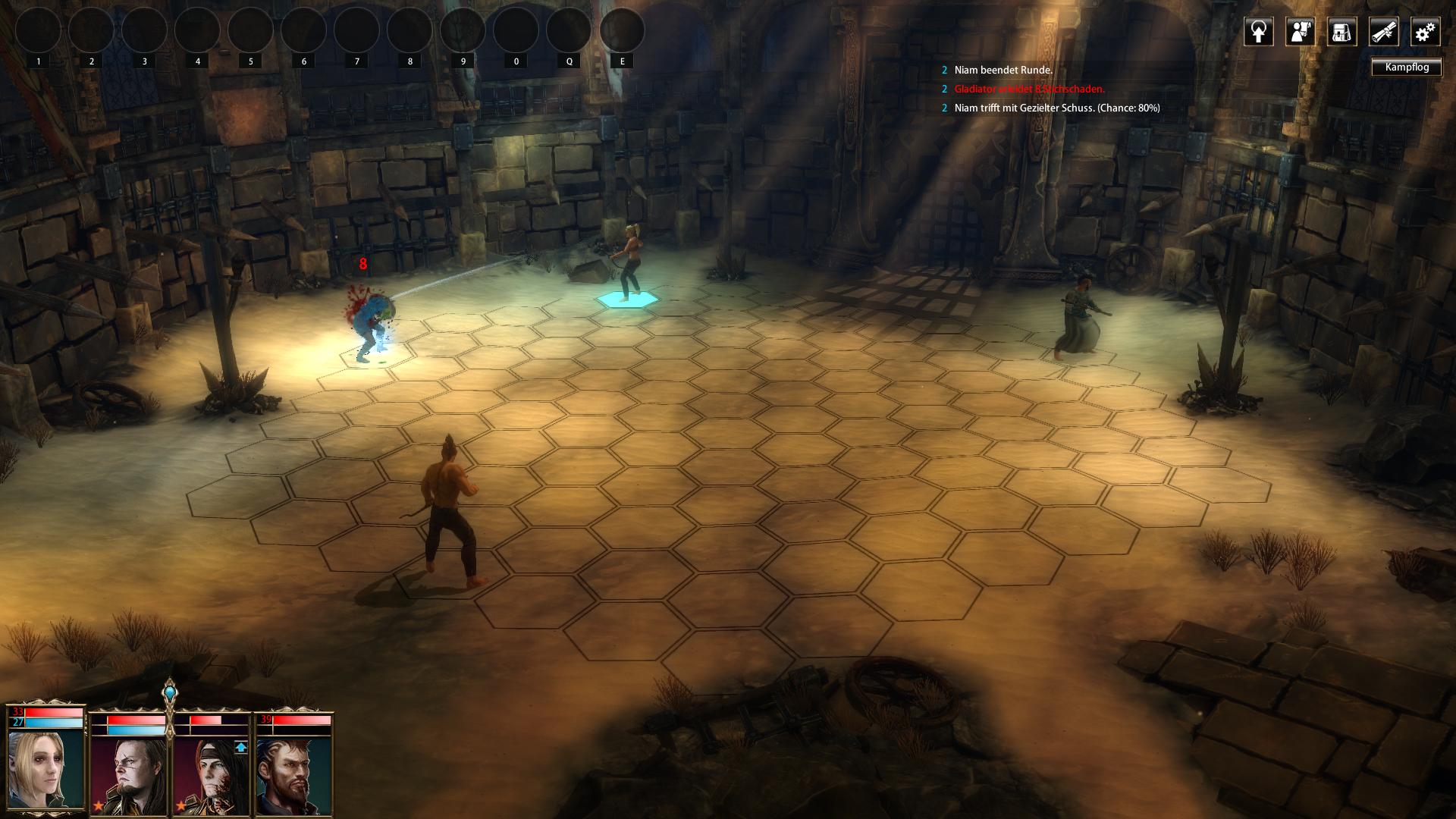Open the backpack inventory
Viewport: 1456px width, 819px height.
tap(1341, 33)
